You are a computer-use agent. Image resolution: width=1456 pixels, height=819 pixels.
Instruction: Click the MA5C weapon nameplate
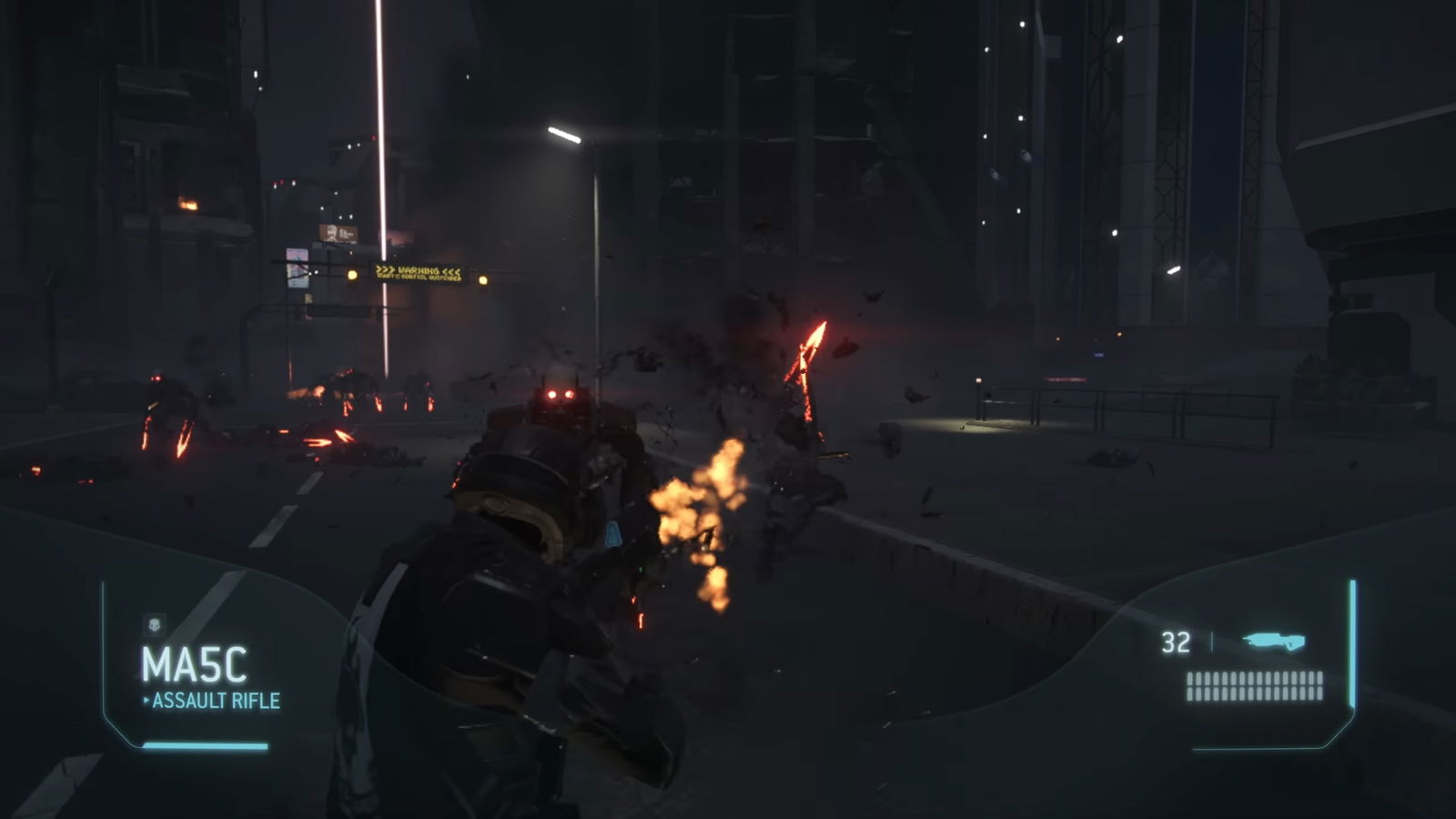(x=194, y=662)
